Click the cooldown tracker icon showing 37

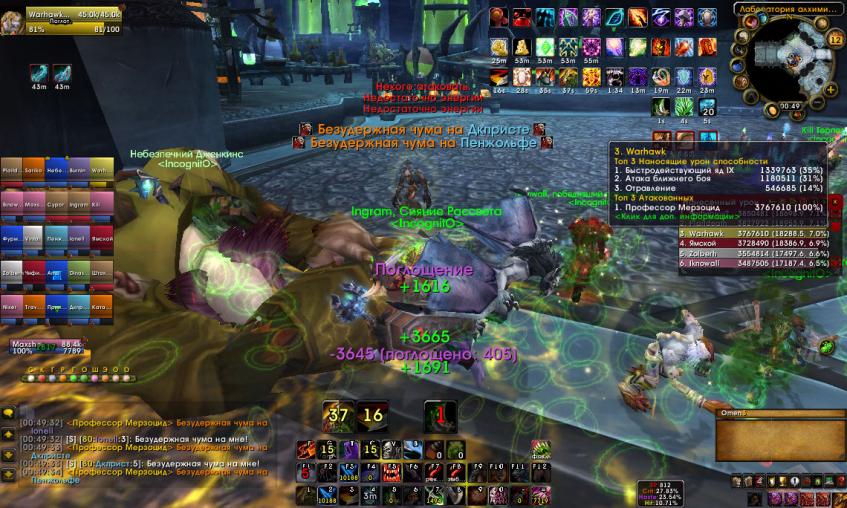(x=338, y=416)
